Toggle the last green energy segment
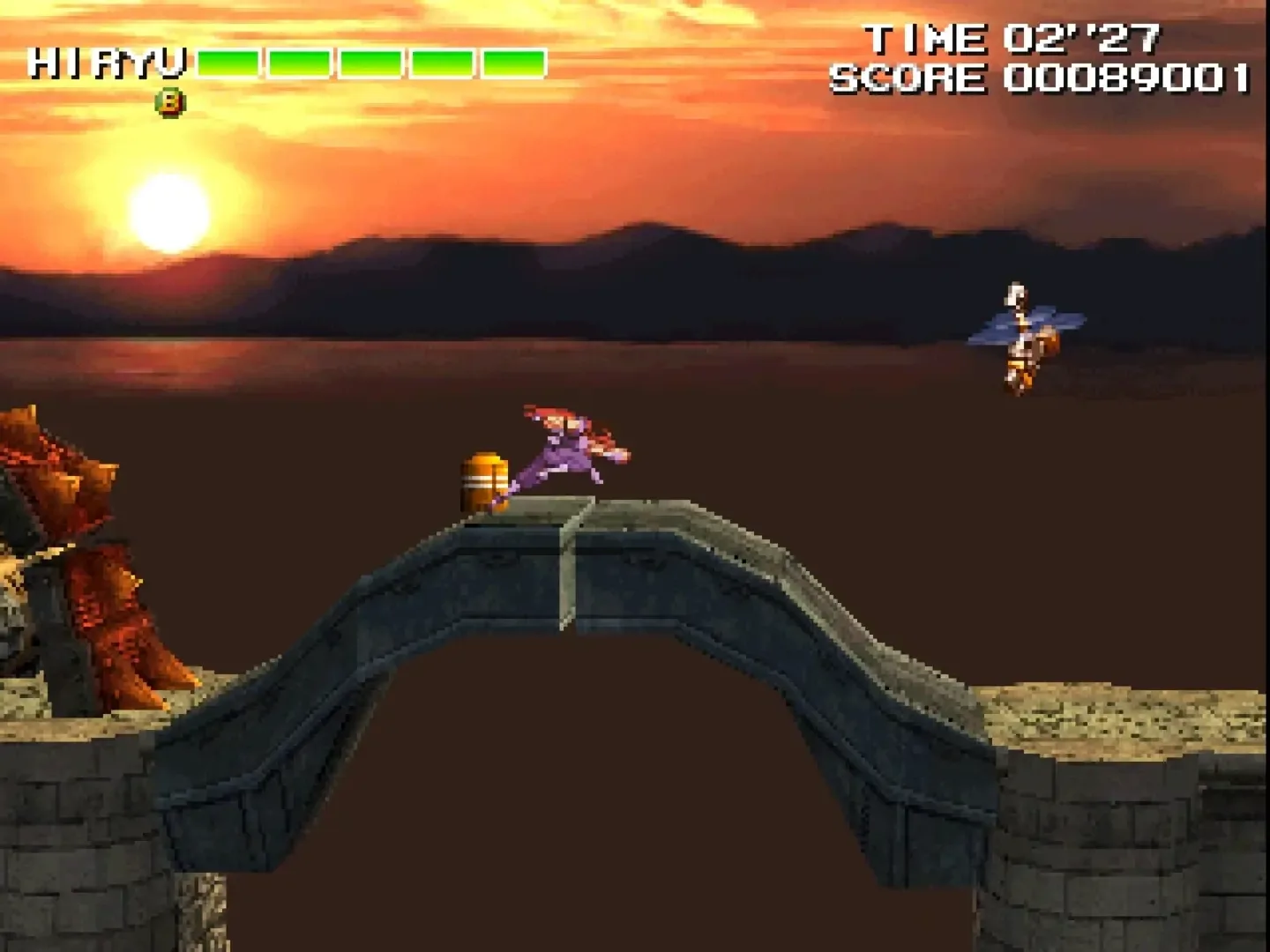 pyautogui.click(x=514, y=63)
